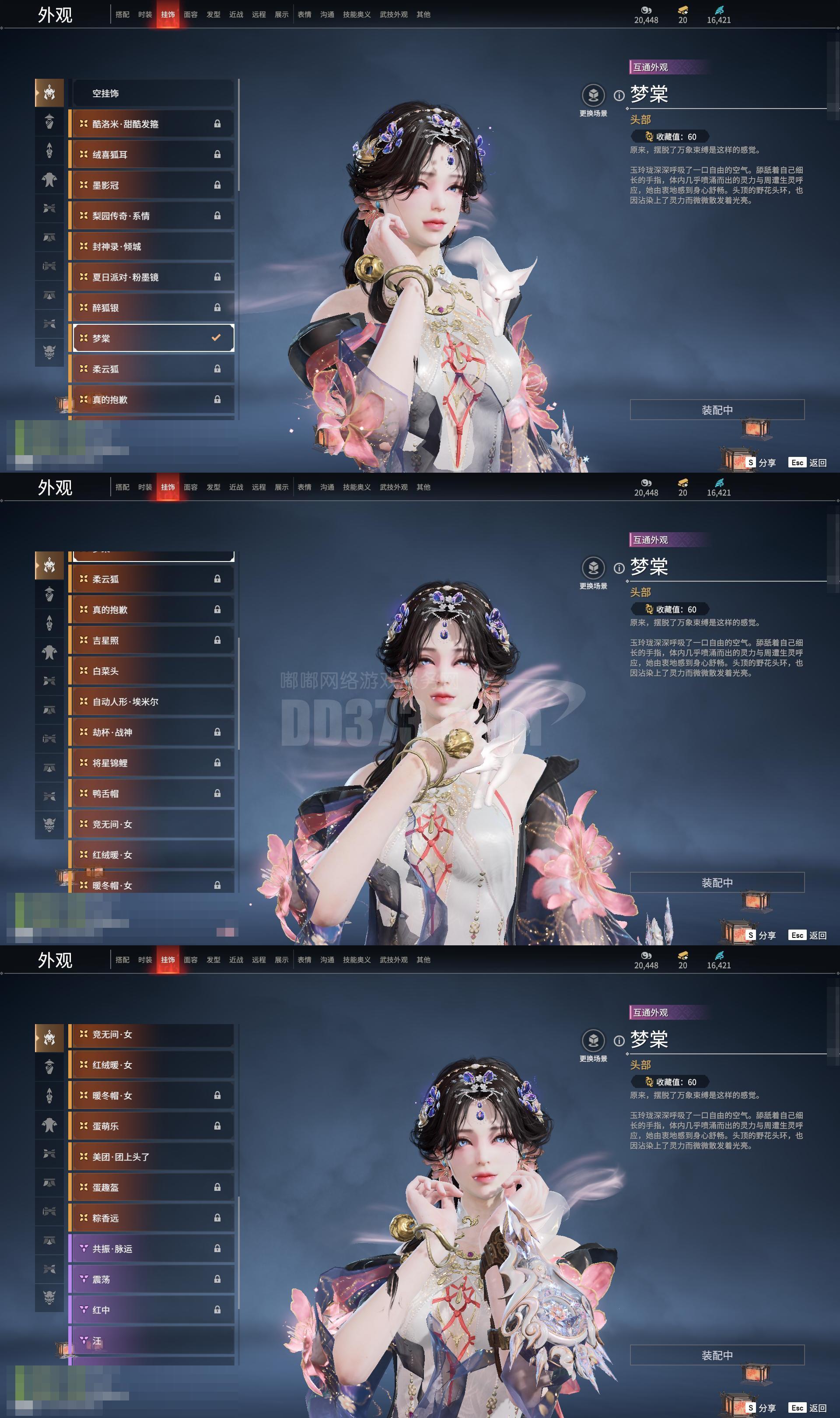Switch to the 时装 tab

coord(145,15)
